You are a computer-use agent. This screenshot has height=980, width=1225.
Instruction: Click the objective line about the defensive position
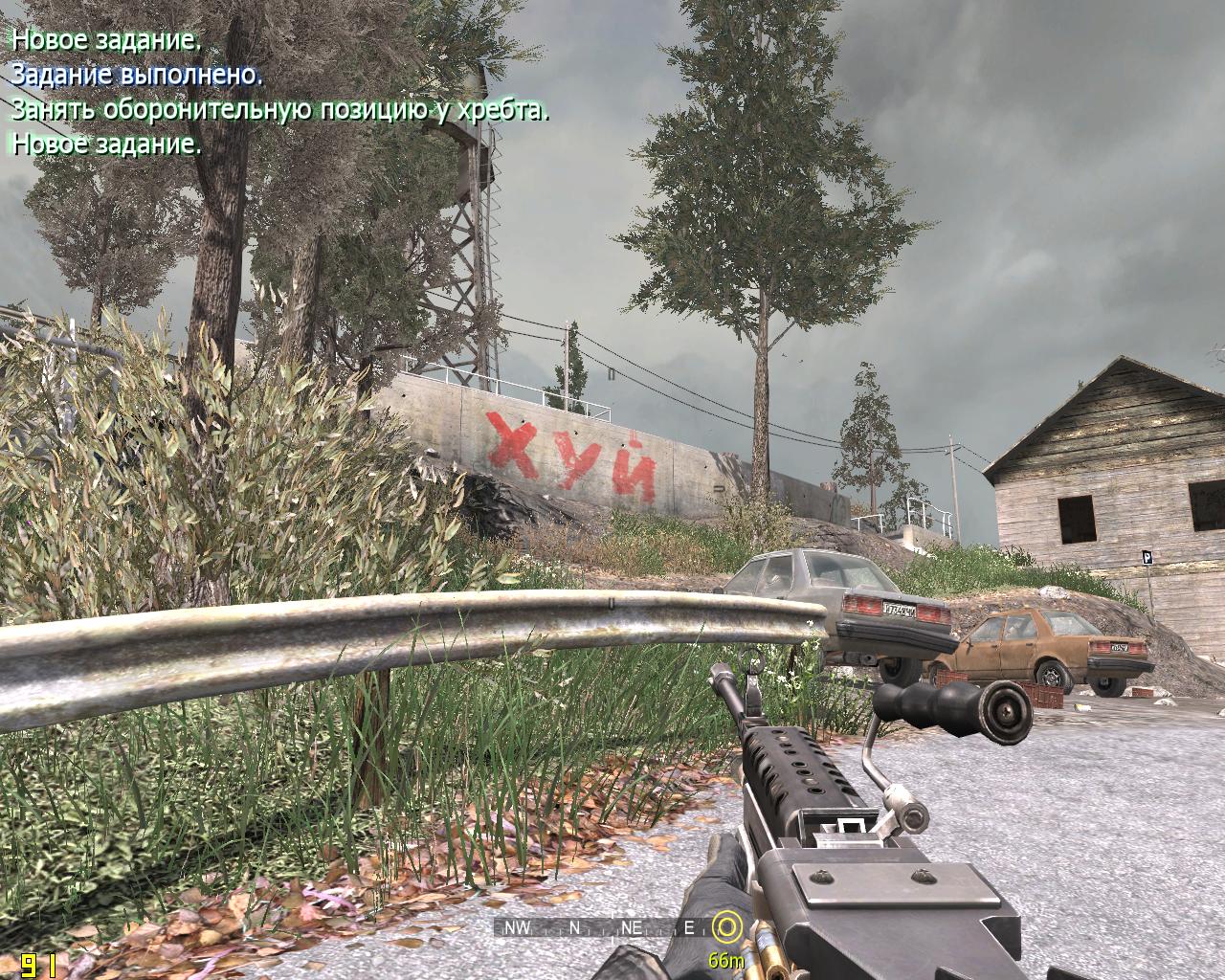click(279, 110)
